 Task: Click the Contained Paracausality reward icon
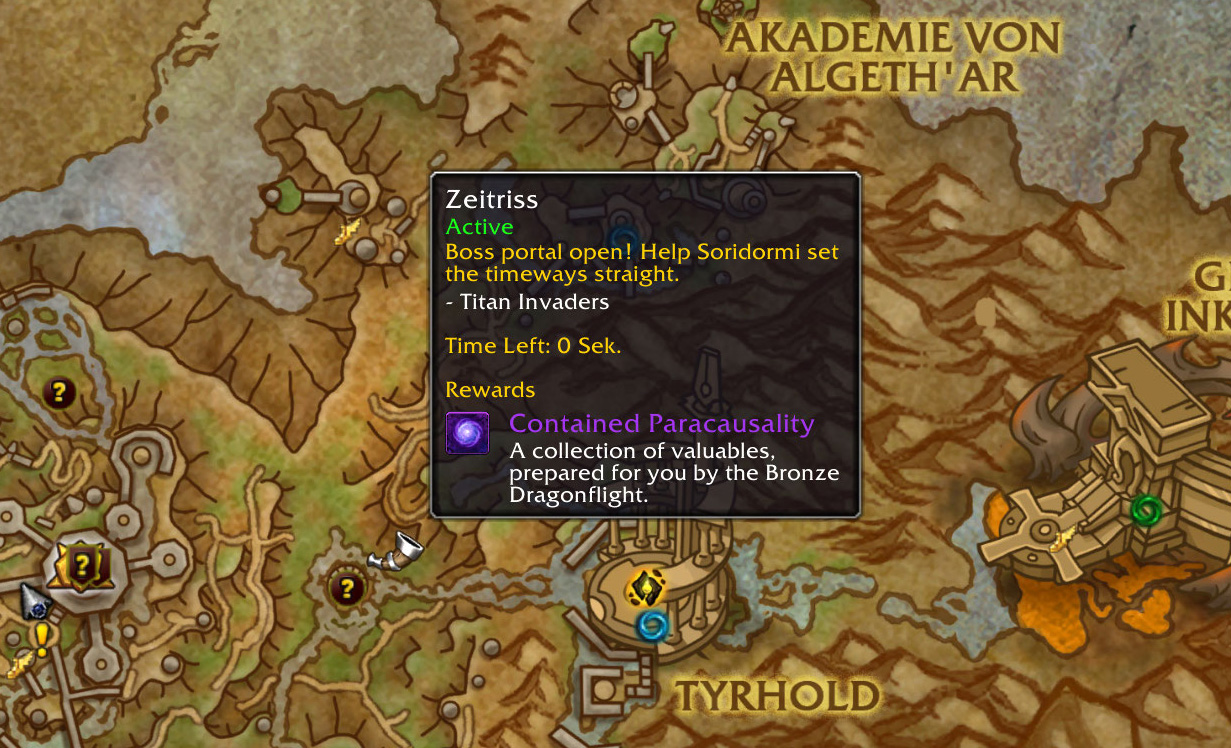pos(467,433)
